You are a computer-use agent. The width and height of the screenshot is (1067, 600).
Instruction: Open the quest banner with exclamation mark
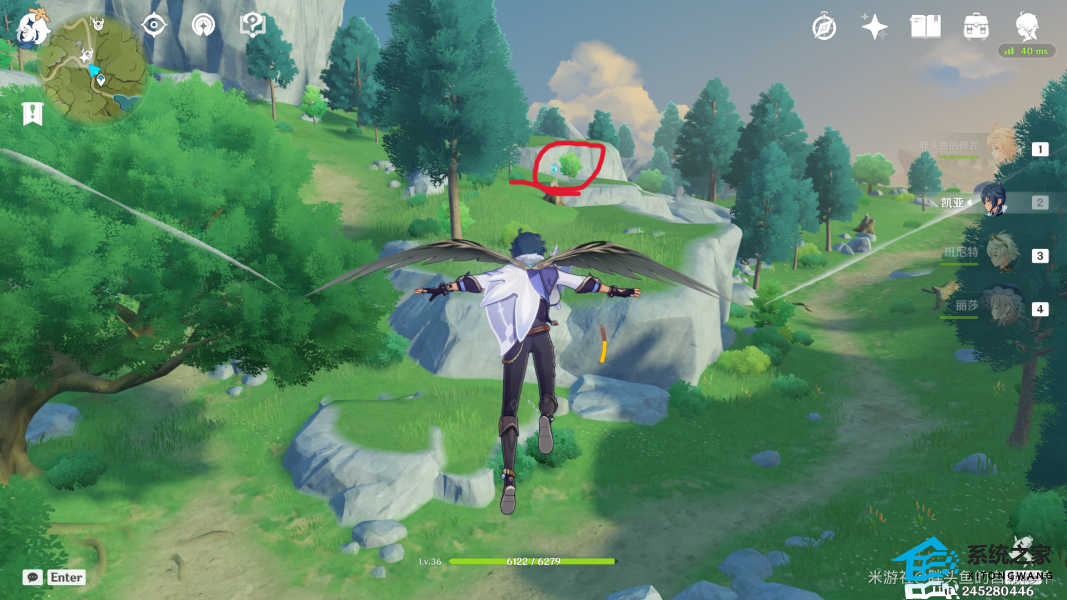(x=34, y=113)
